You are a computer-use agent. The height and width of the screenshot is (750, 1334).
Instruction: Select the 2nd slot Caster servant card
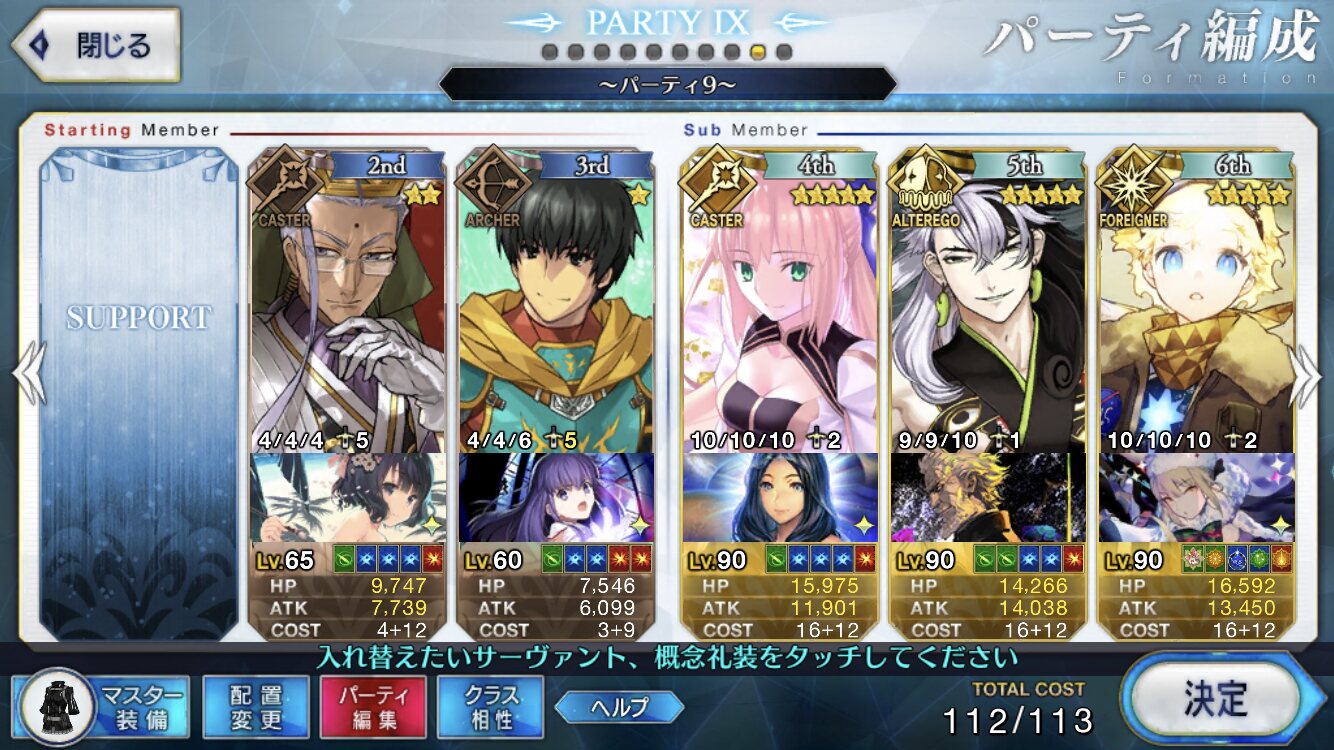pos(346,300)
